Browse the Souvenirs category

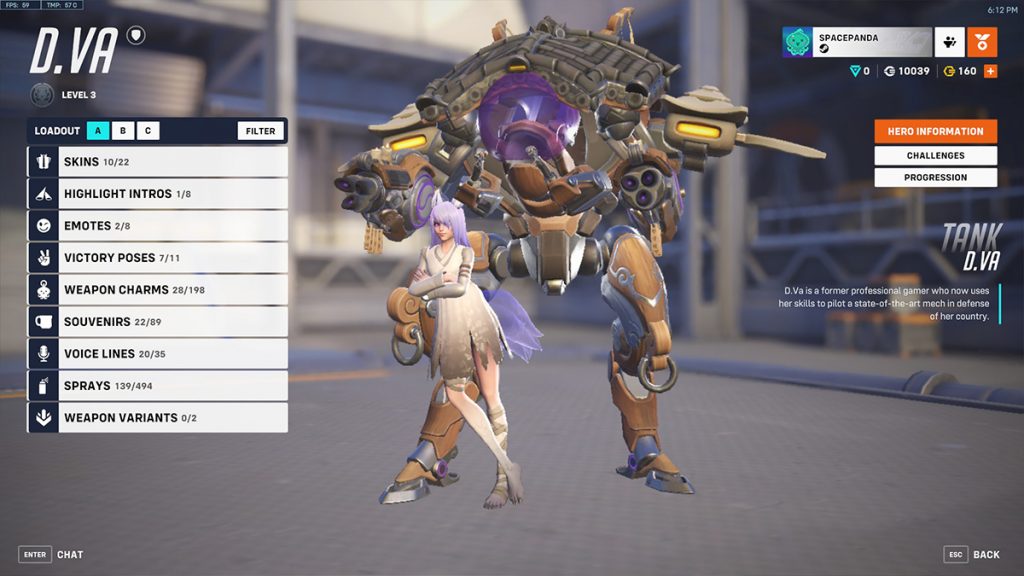point(158,322)
